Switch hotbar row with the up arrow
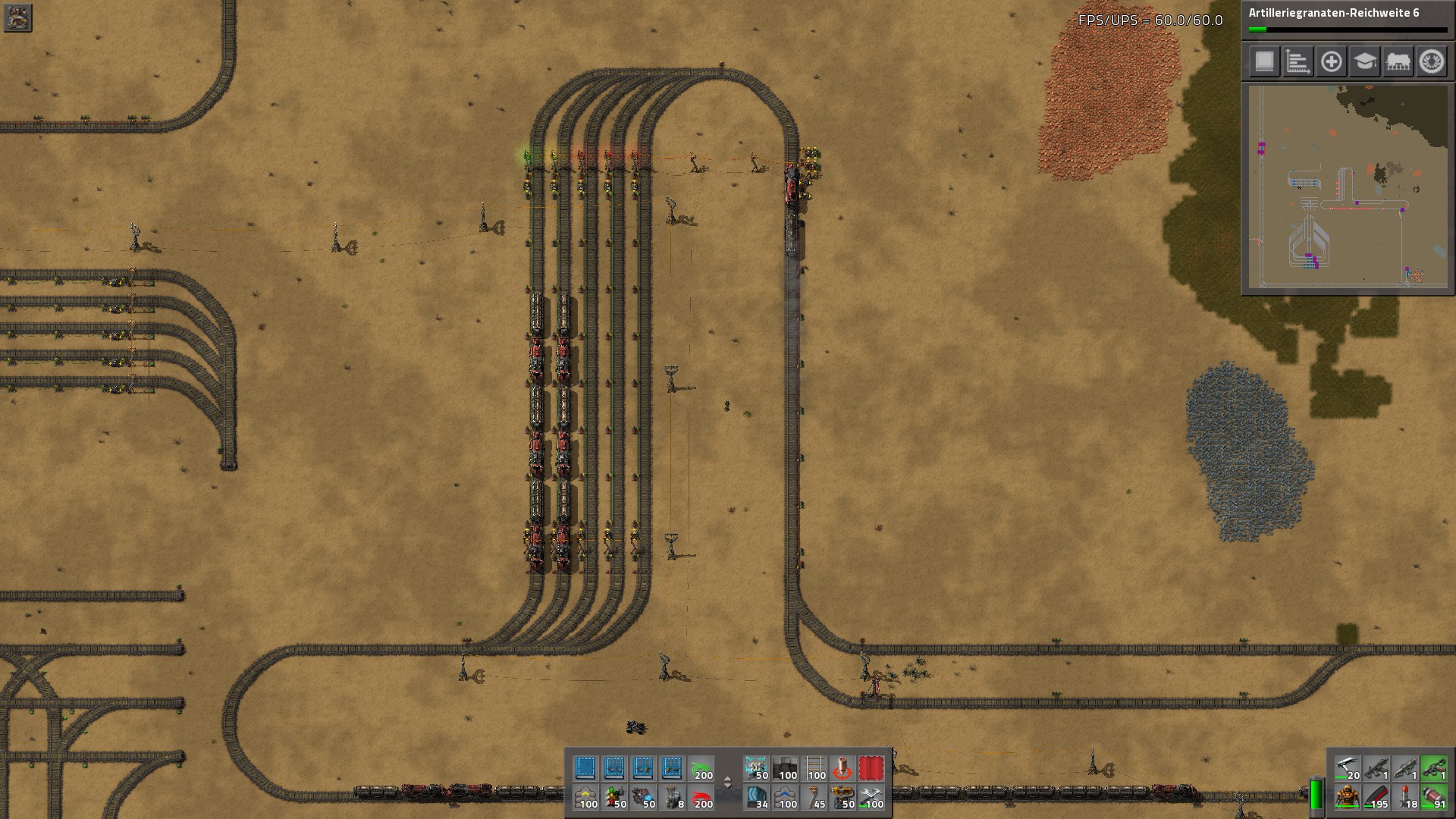 [x=728, y=778]
